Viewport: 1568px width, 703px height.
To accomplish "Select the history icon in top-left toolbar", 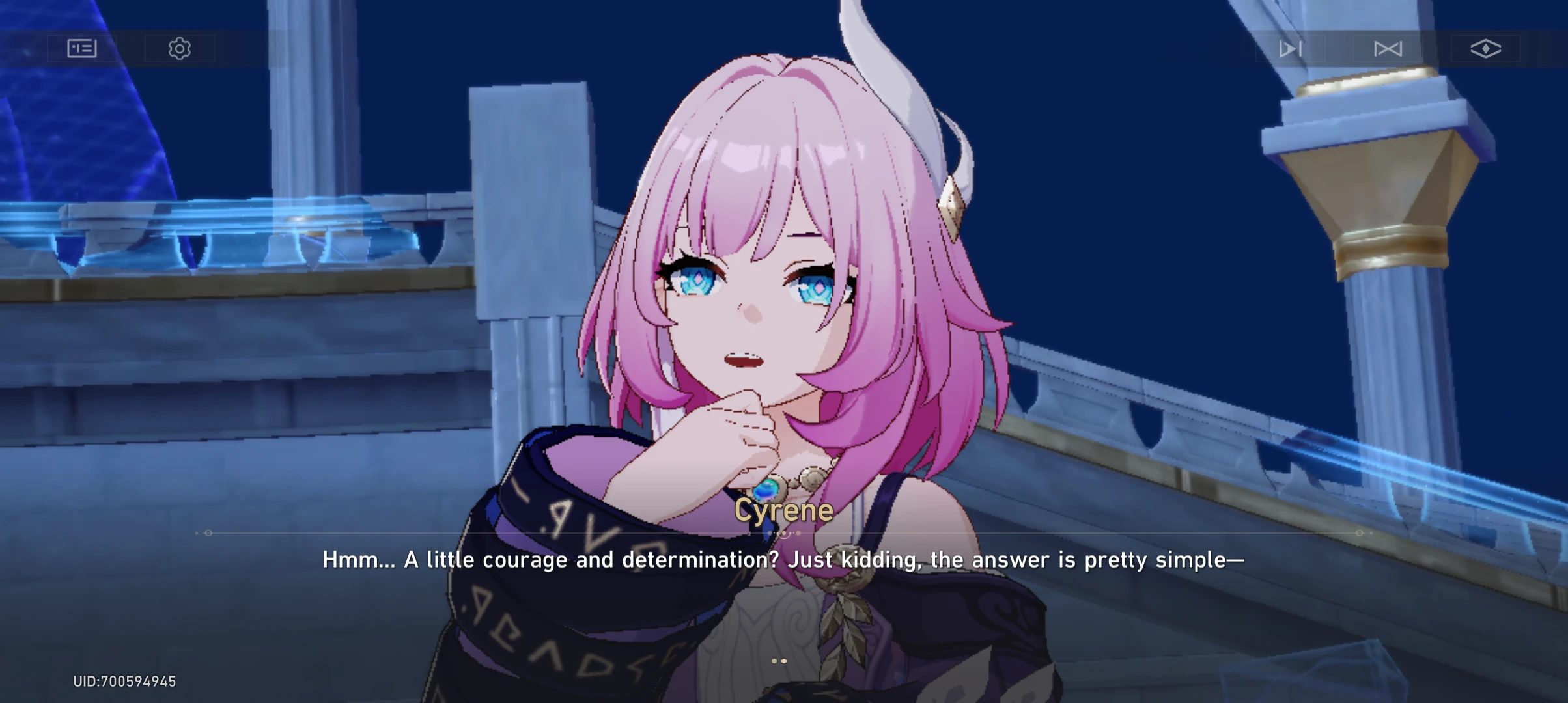I will pyautogui.click(x=81, y=48).
